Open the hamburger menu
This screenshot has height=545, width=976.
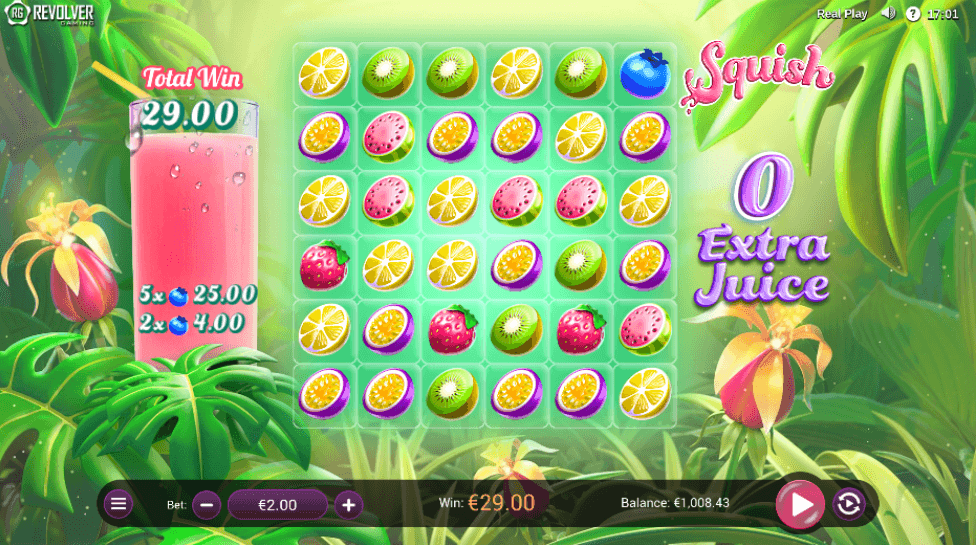119,504
